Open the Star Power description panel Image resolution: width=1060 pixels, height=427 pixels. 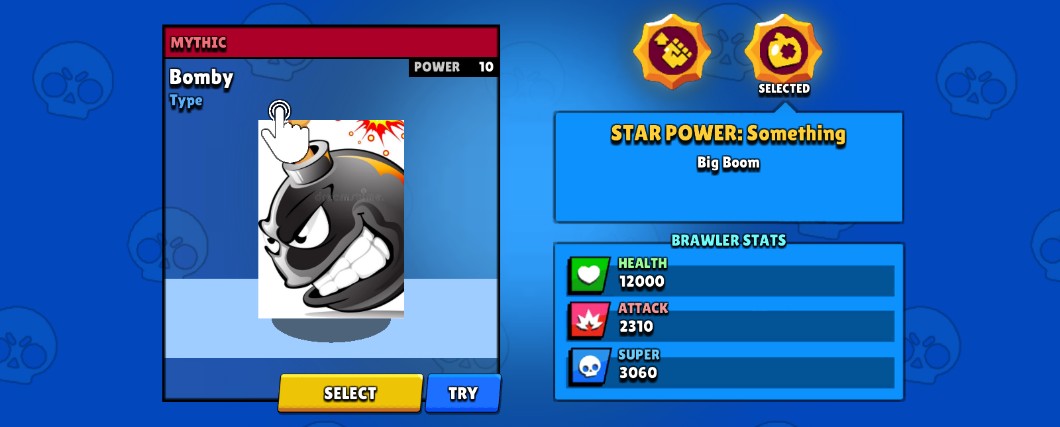pos(728,167)
